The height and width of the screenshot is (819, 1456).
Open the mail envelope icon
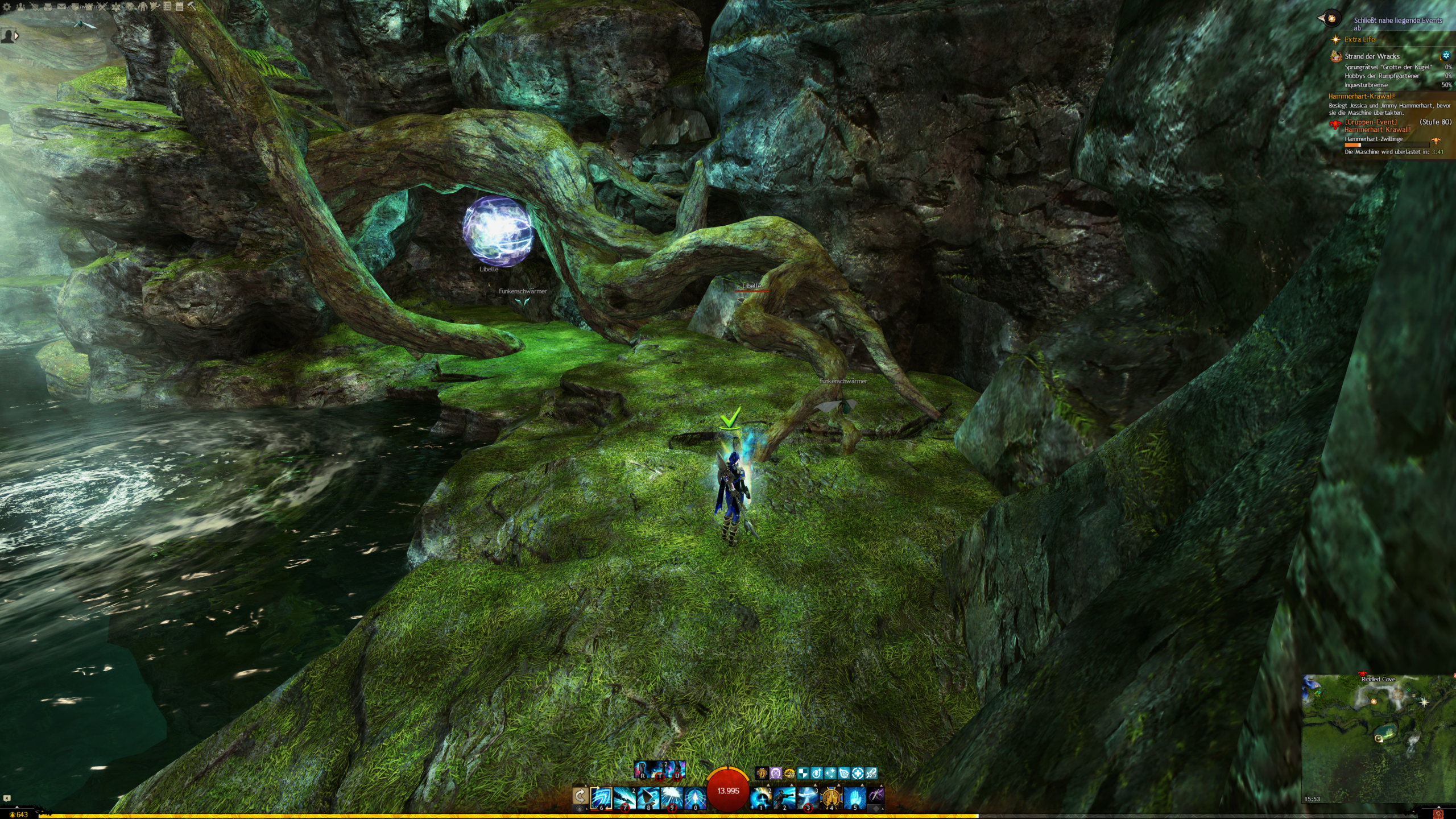point(61,7)
